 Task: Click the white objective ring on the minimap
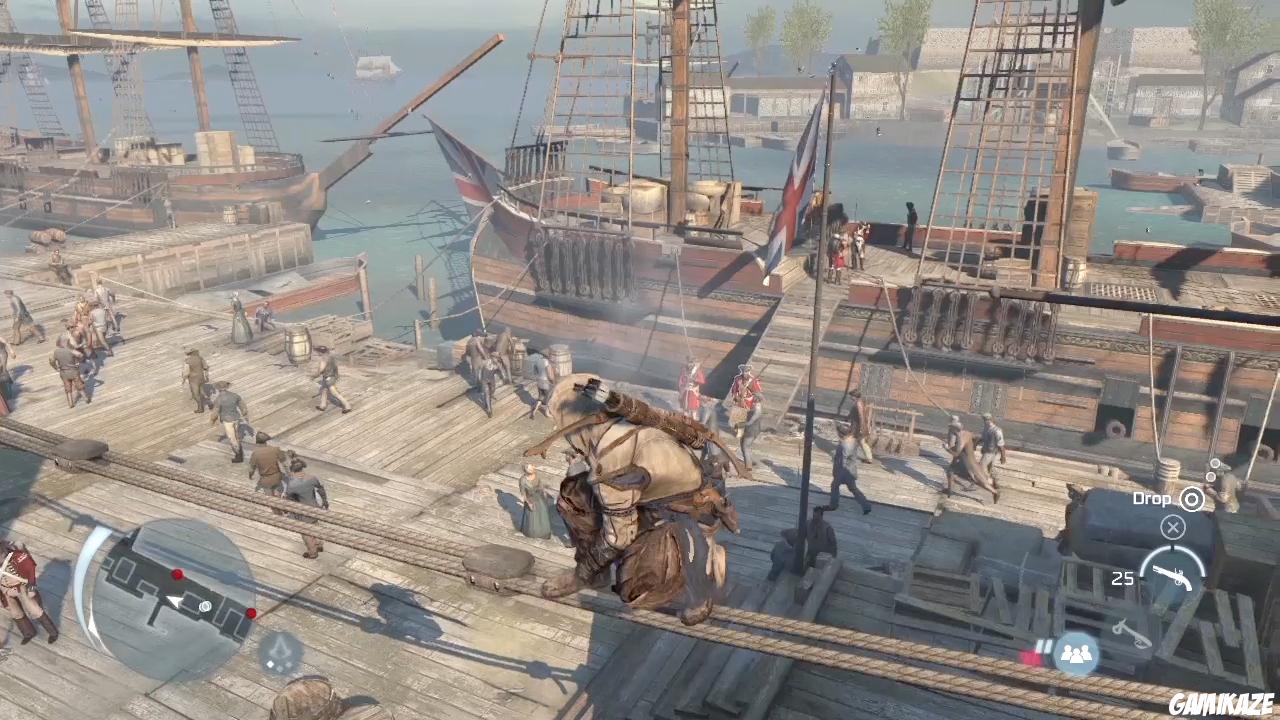[205, 606]
